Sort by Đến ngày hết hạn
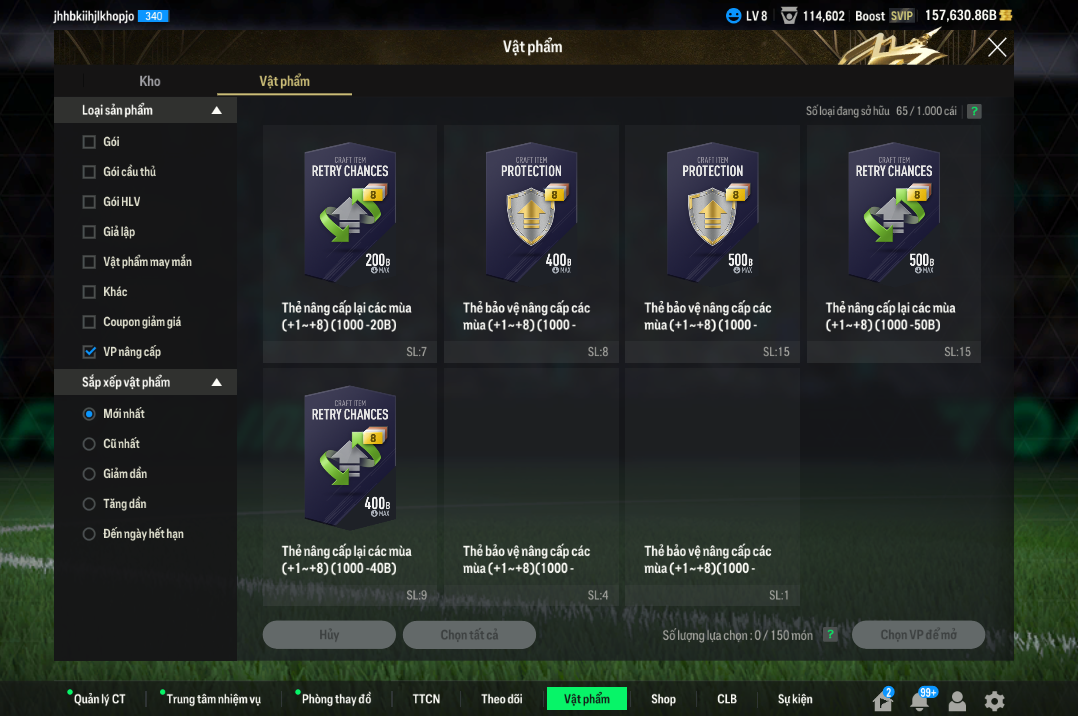1078x716 pixels. (89, 534)
